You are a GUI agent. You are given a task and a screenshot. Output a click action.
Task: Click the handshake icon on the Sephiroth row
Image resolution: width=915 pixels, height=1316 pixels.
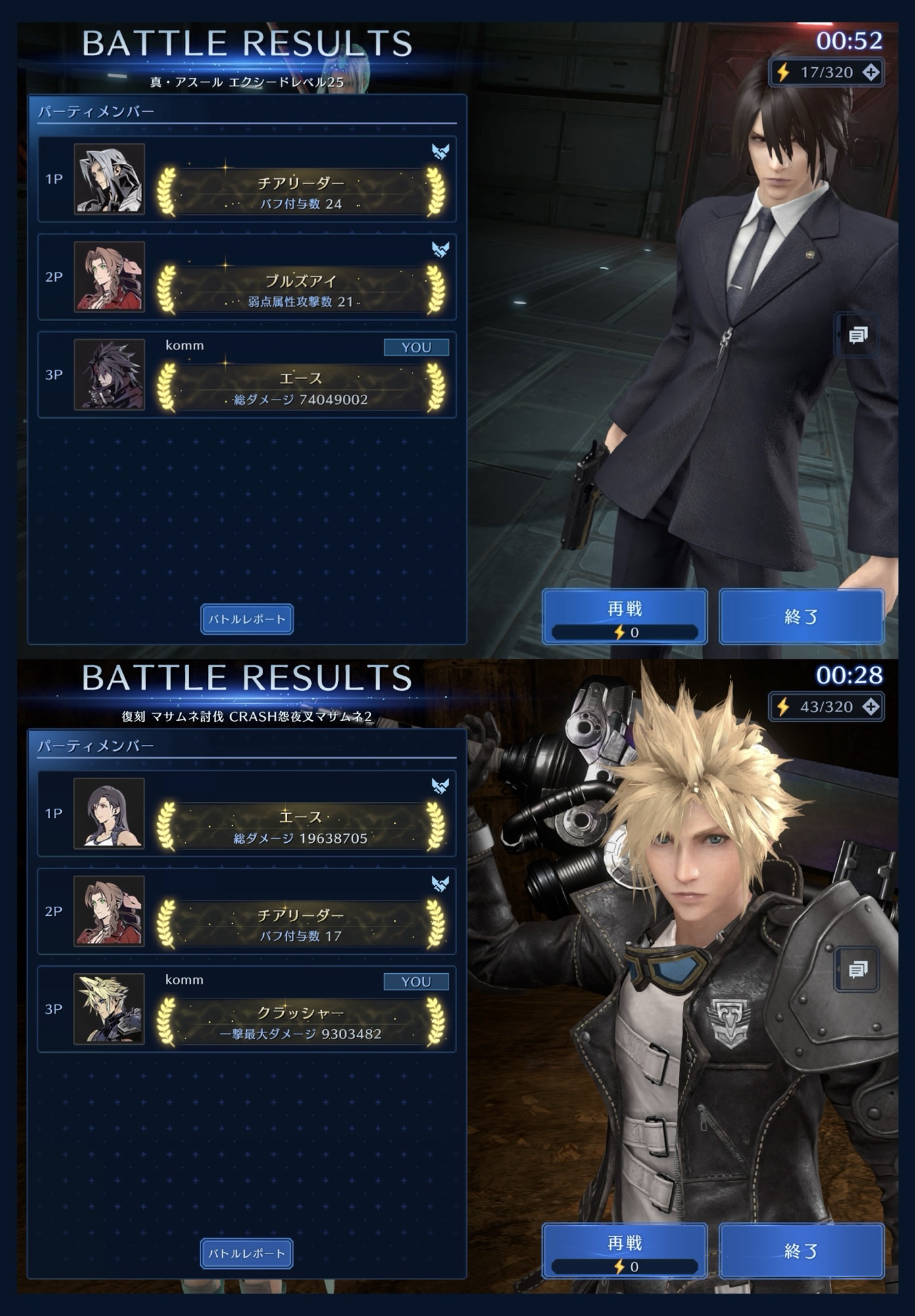tap(440, 152)
